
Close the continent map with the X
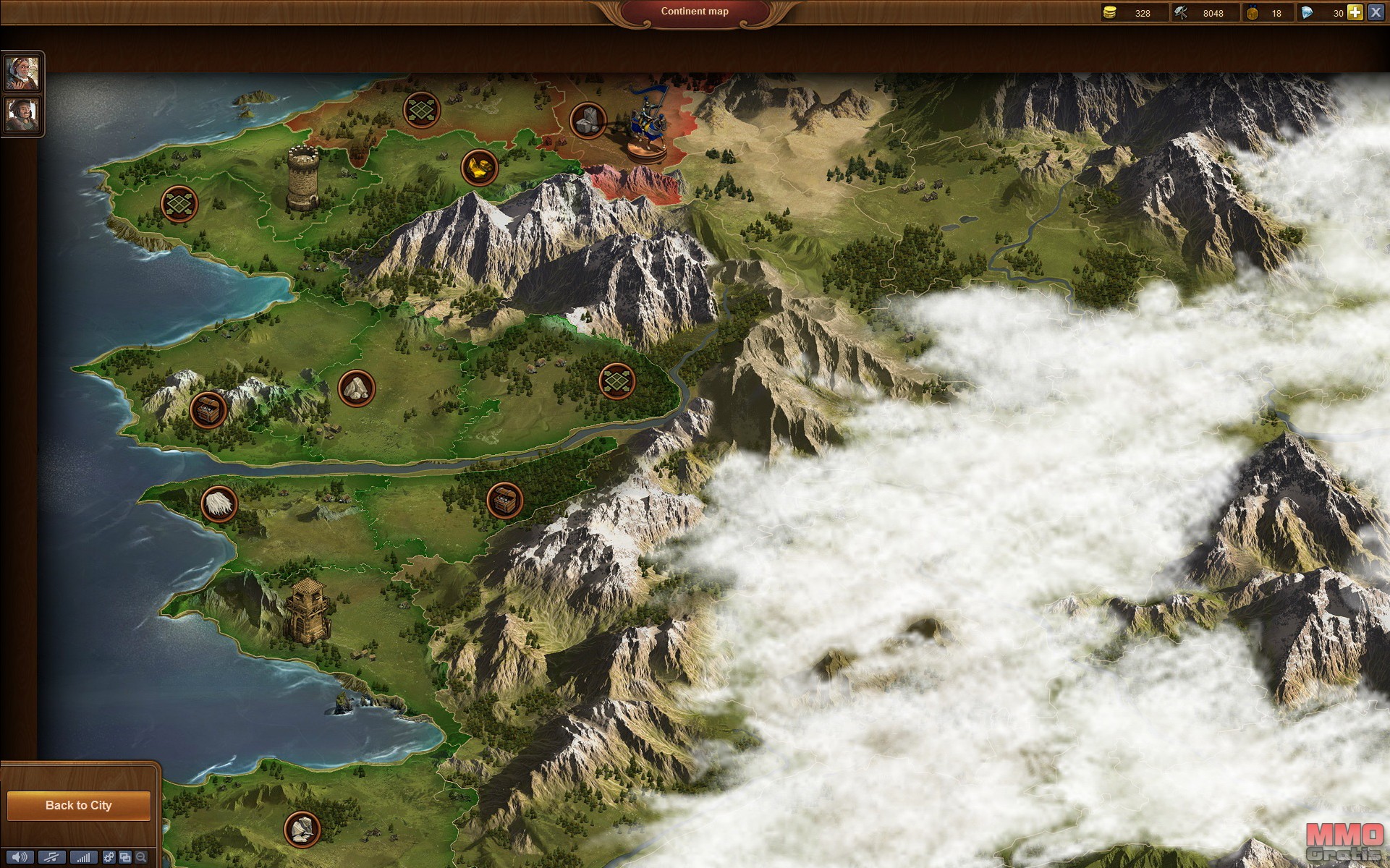coord(1376,12)
